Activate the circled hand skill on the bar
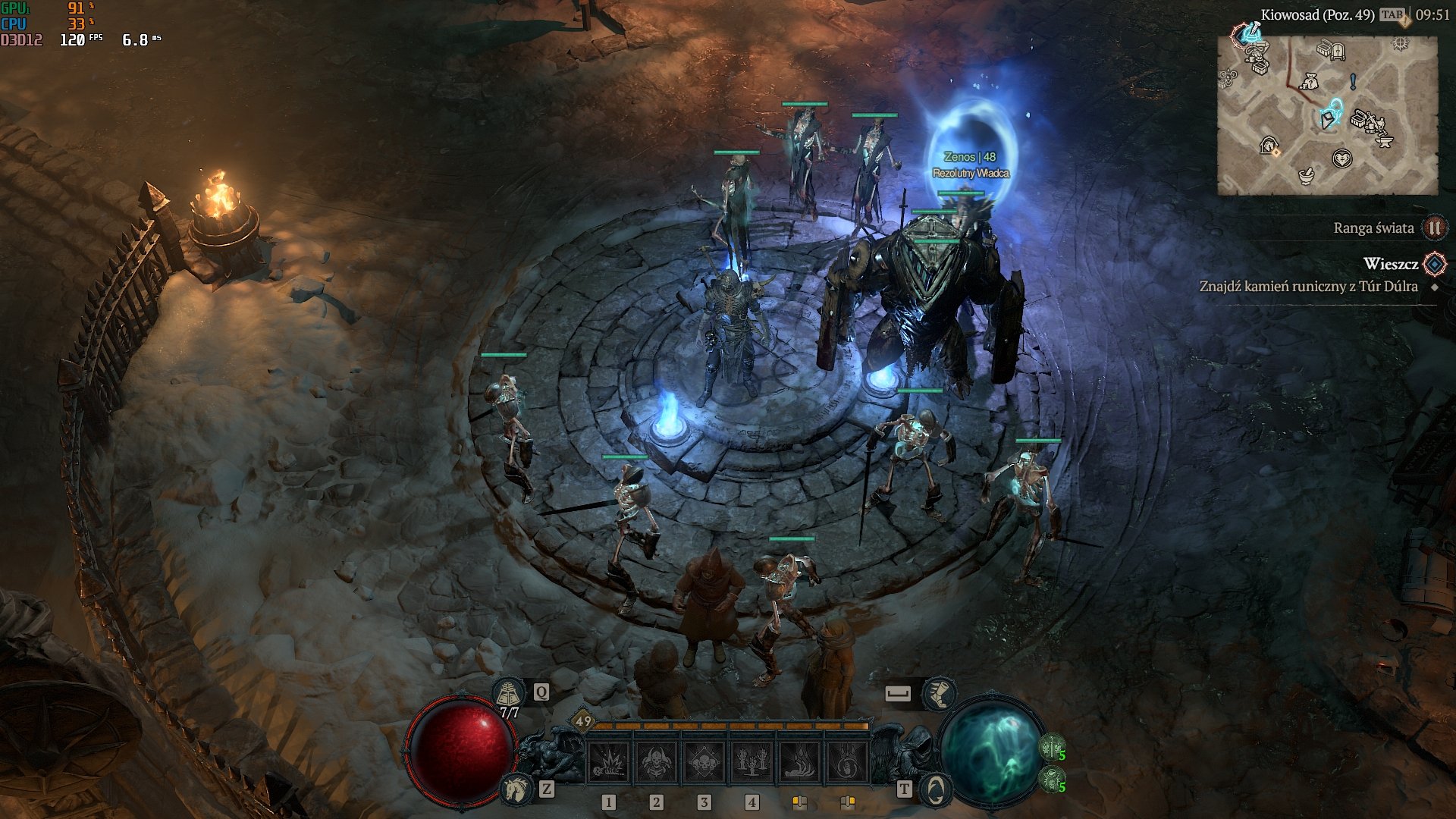 [x=847, y=761]
